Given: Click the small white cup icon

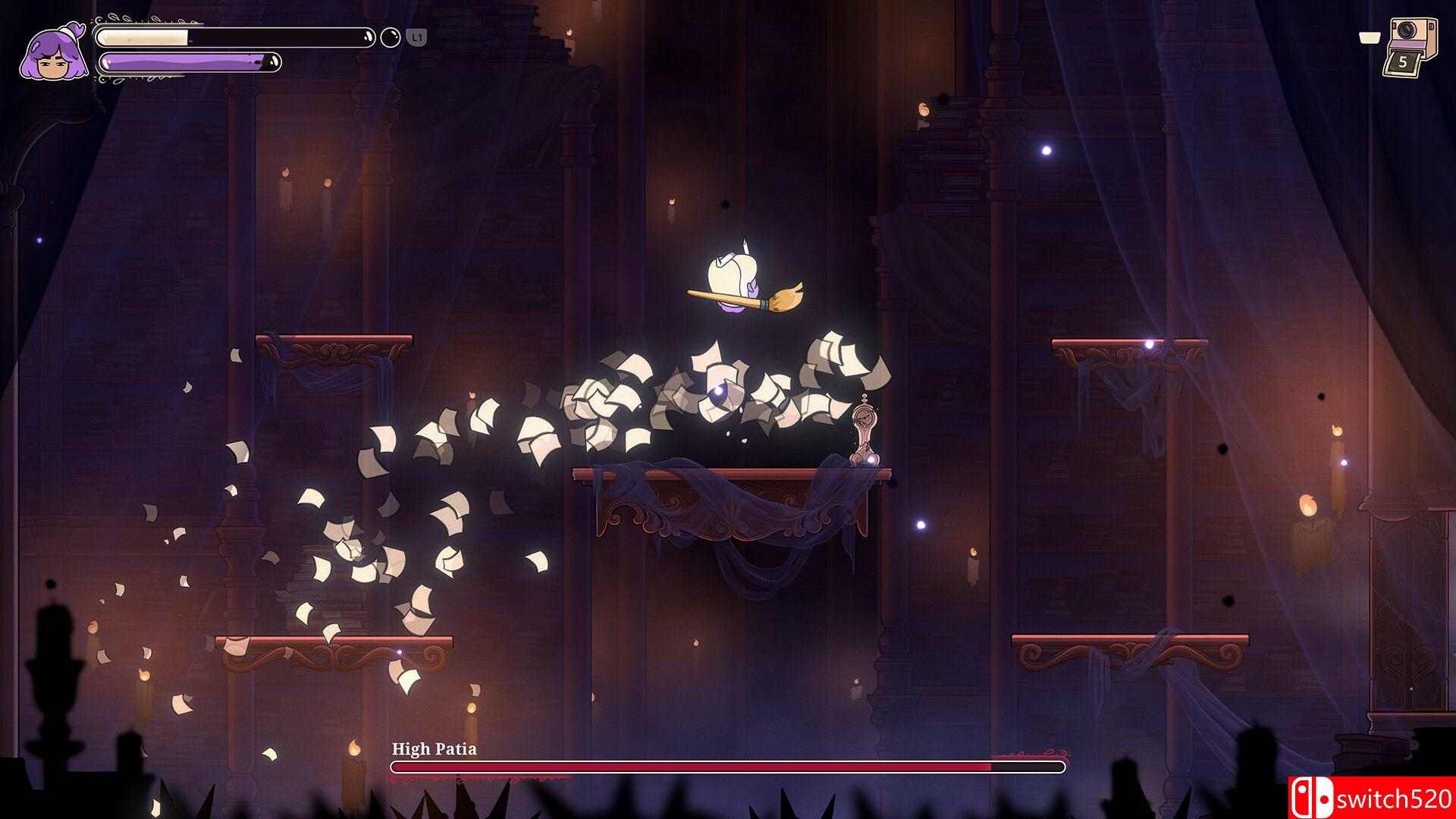Looking at the screenshot, I should pyautogui.click(x=1369, y=36).
